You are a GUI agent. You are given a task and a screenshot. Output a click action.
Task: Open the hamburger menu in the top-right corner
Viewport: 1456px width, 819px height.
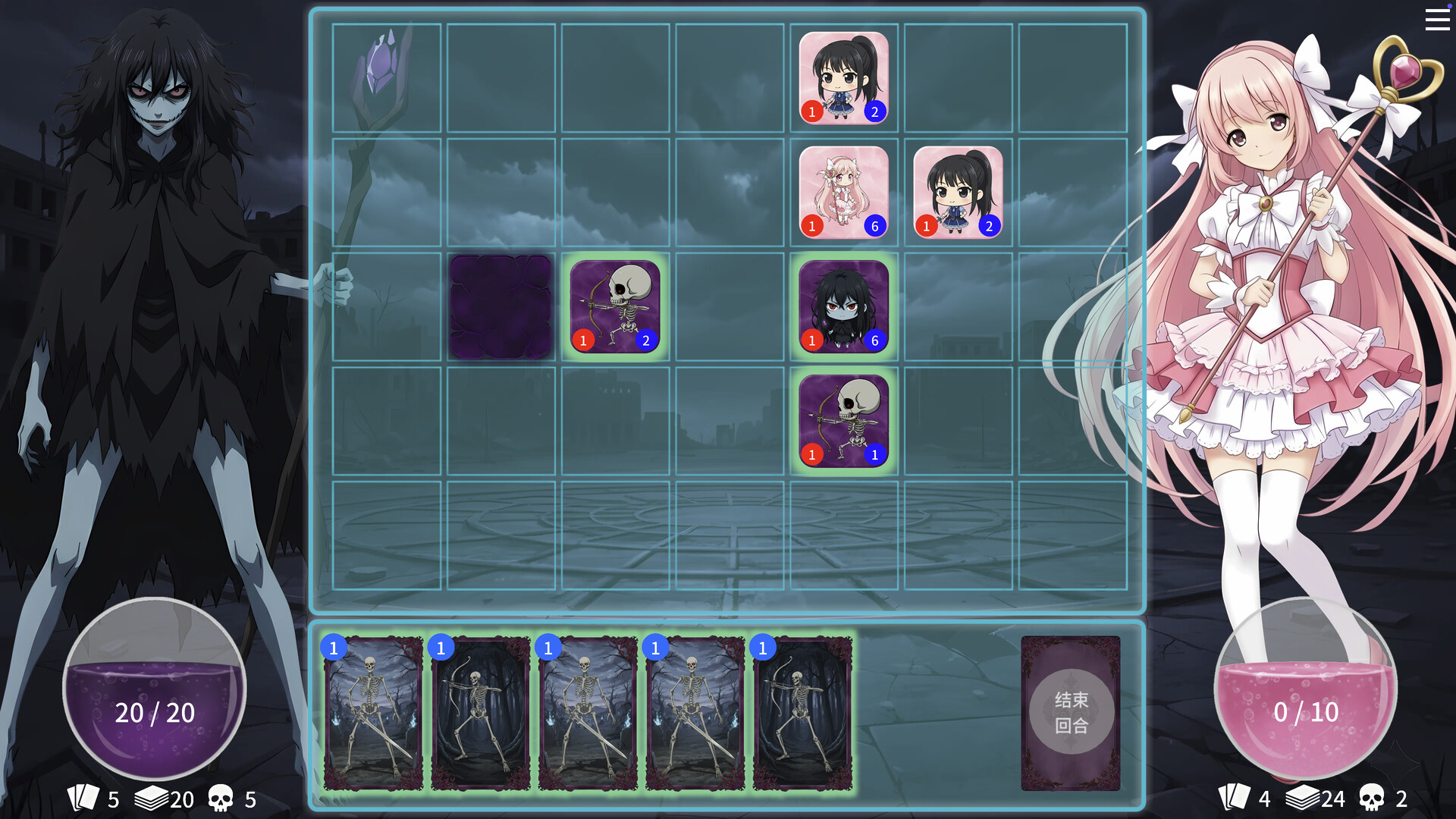click(1437, 20)
